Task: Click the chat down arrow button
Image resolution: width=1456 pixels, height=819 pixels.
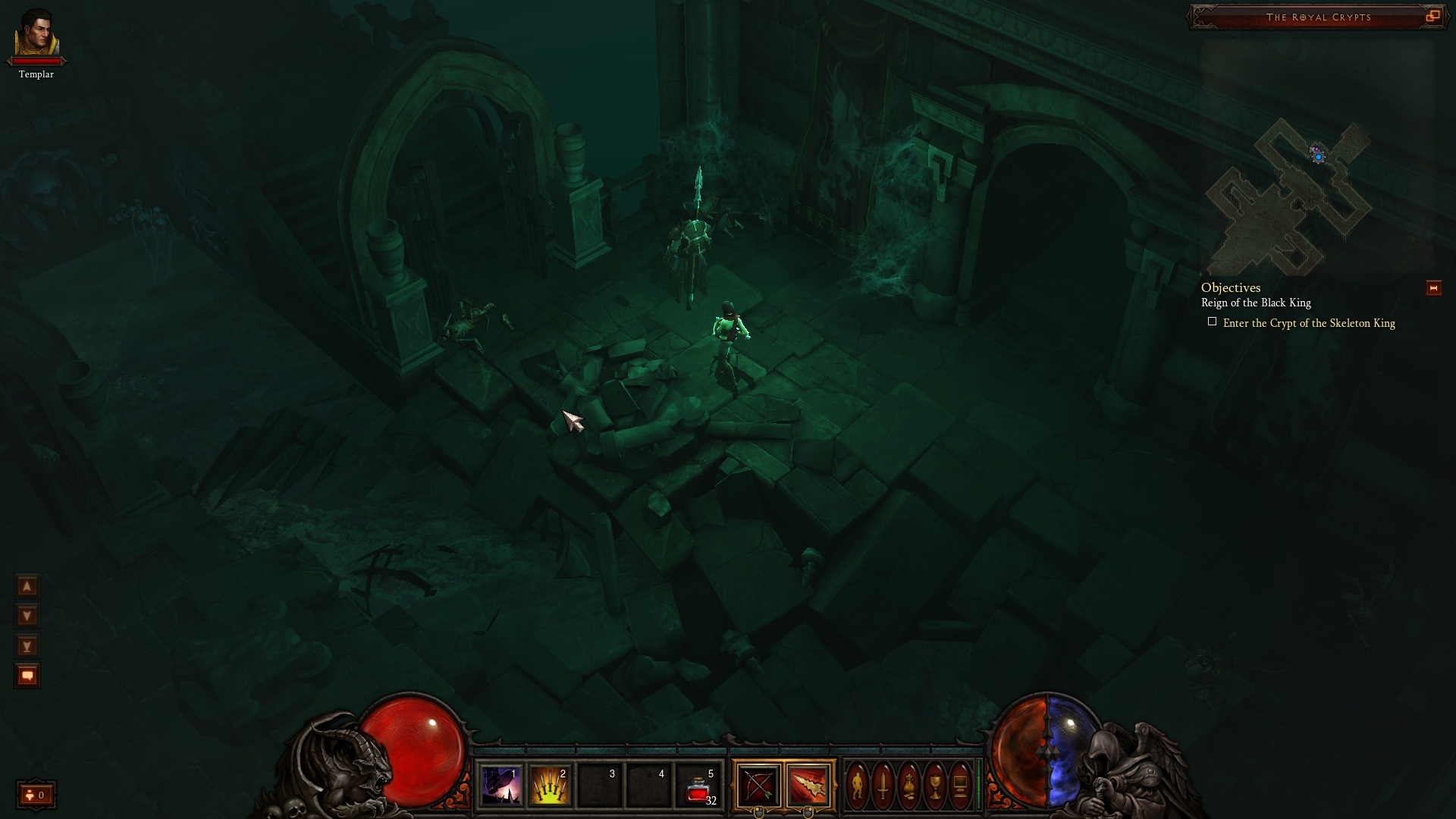Action: pyautogui.click(x=27, y=616)
